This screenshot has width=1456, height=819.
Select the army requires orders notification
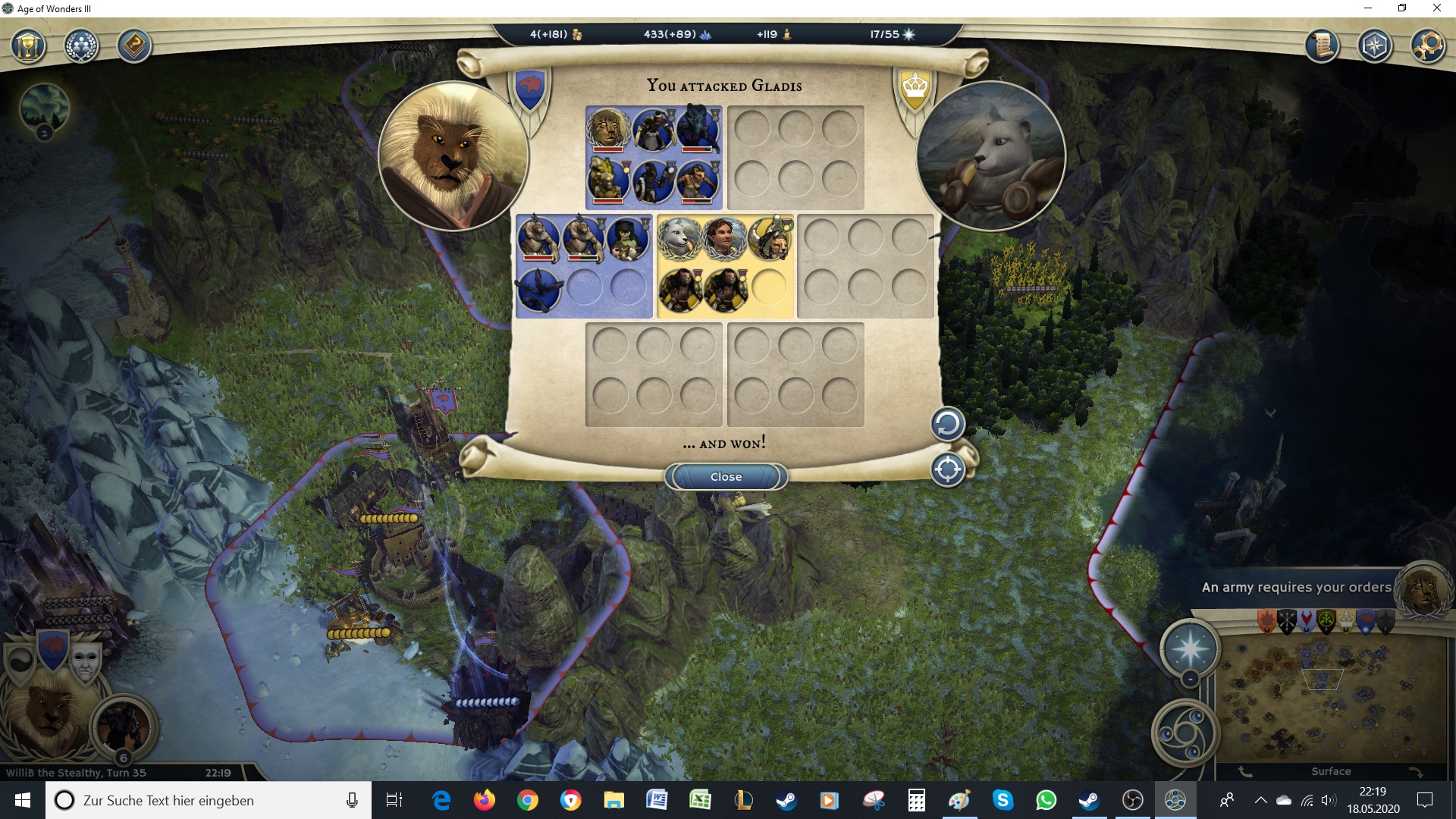point(1296,587)
